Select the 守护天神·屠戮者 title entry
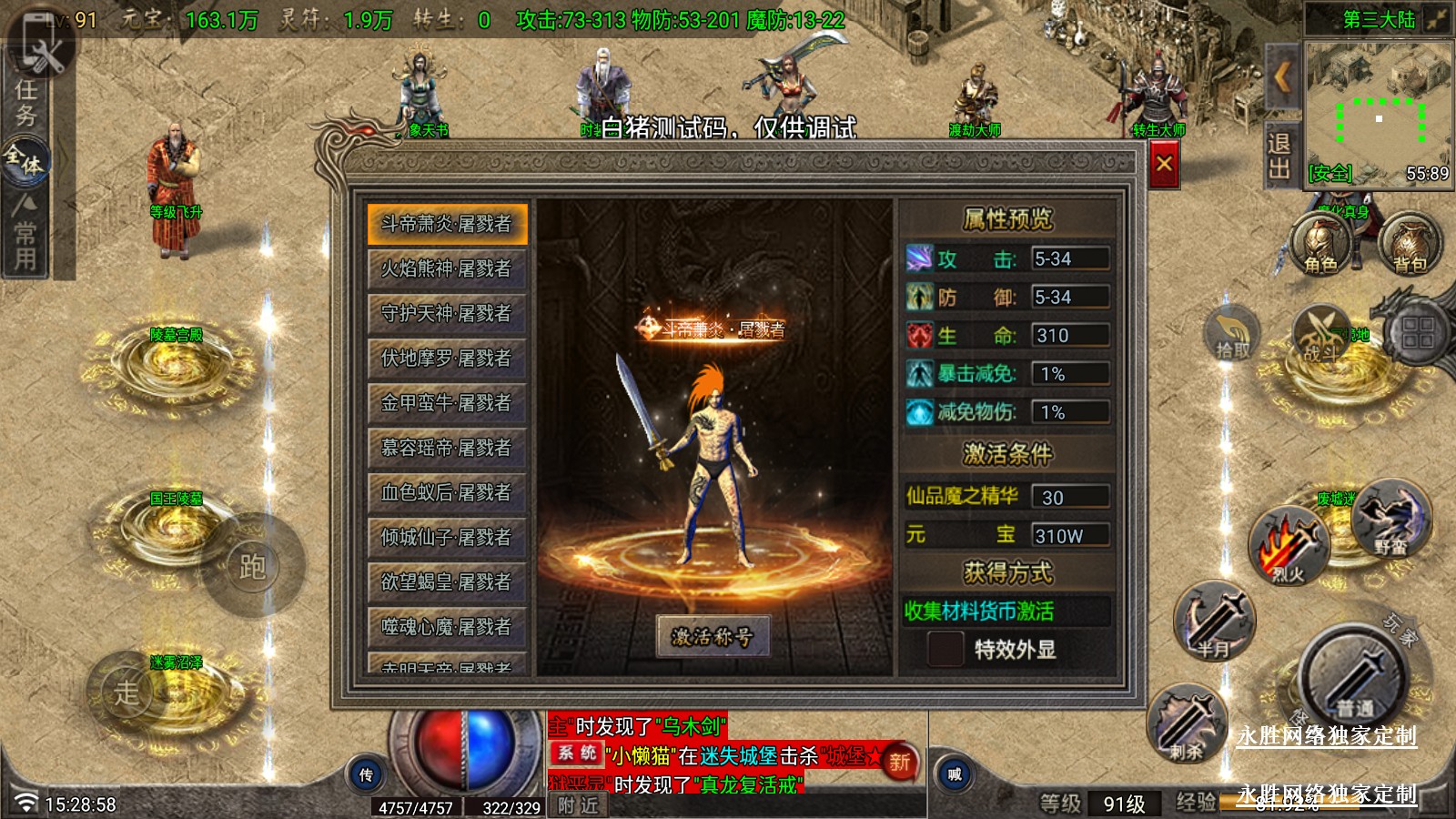1456x819 pixels. click(447, 313)
